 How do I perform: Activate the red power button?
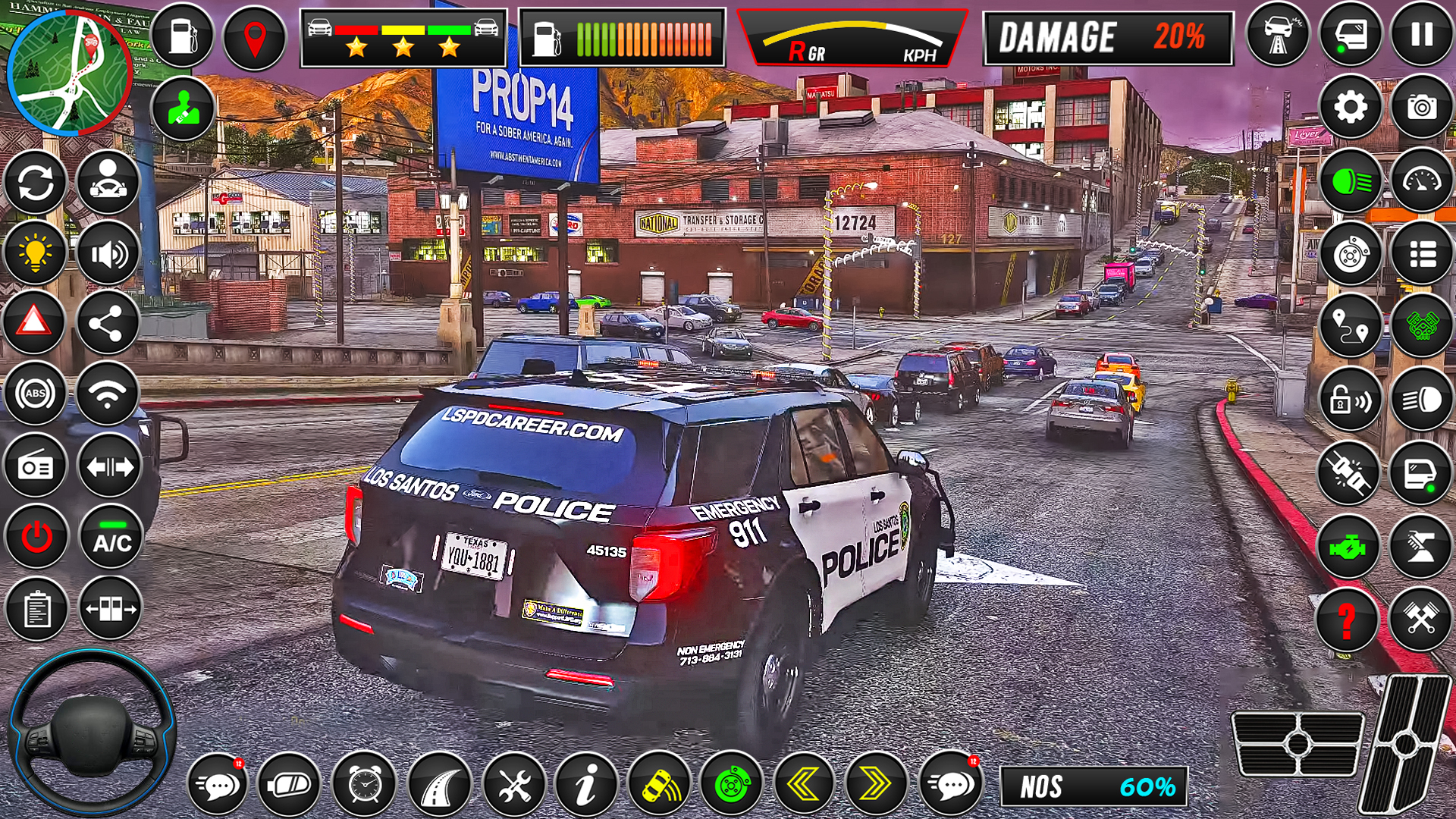[36, 538]
